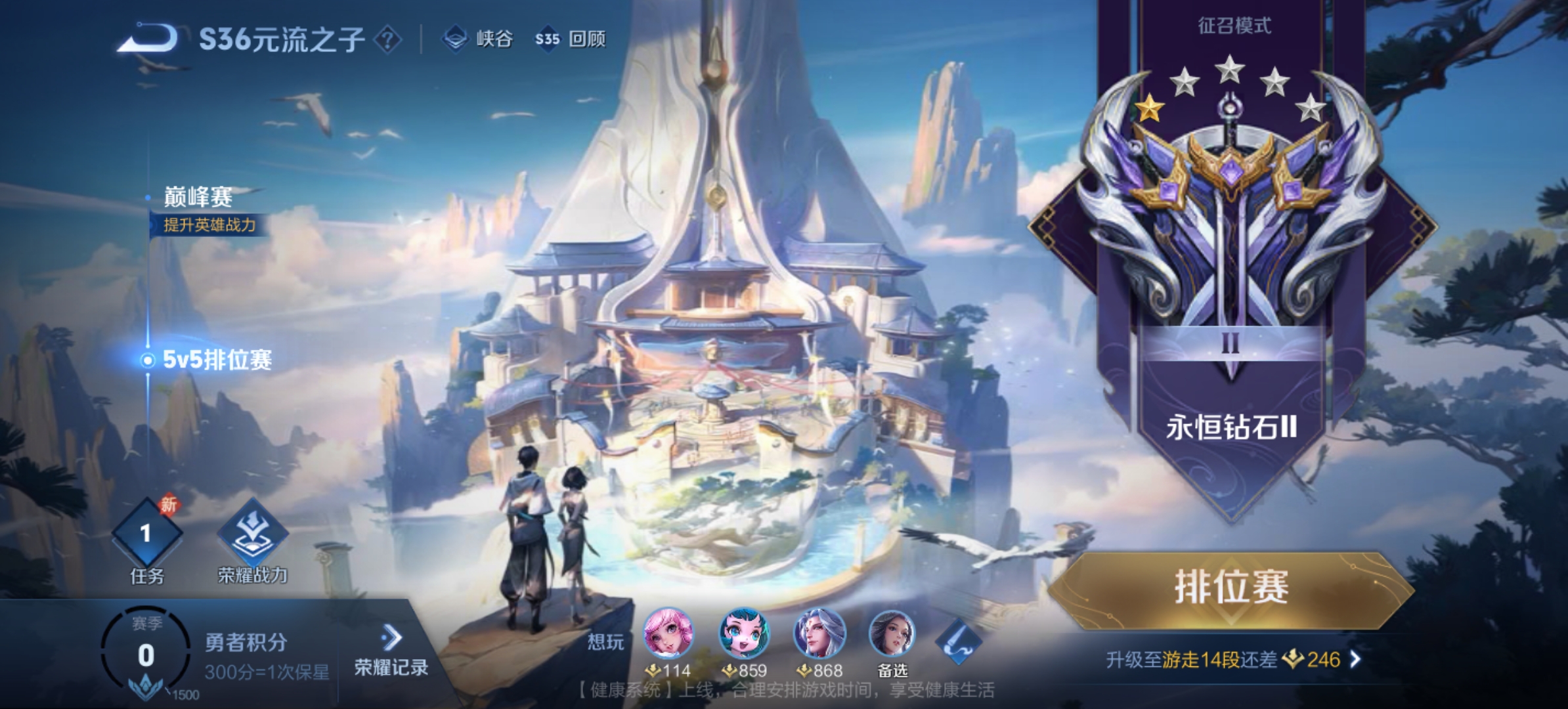1568x709 pixels.
Task: Open the S35 回顾 season review
Action: click(570, 39)
